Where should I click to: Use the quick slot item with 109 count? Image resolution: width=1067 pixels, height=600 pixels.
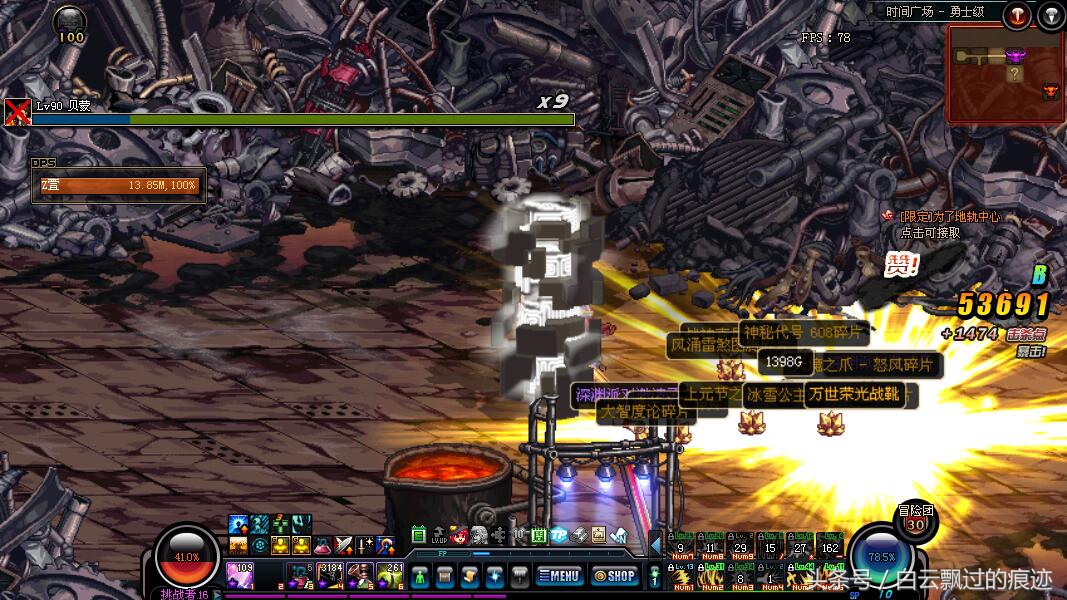(x=241, y=576)
